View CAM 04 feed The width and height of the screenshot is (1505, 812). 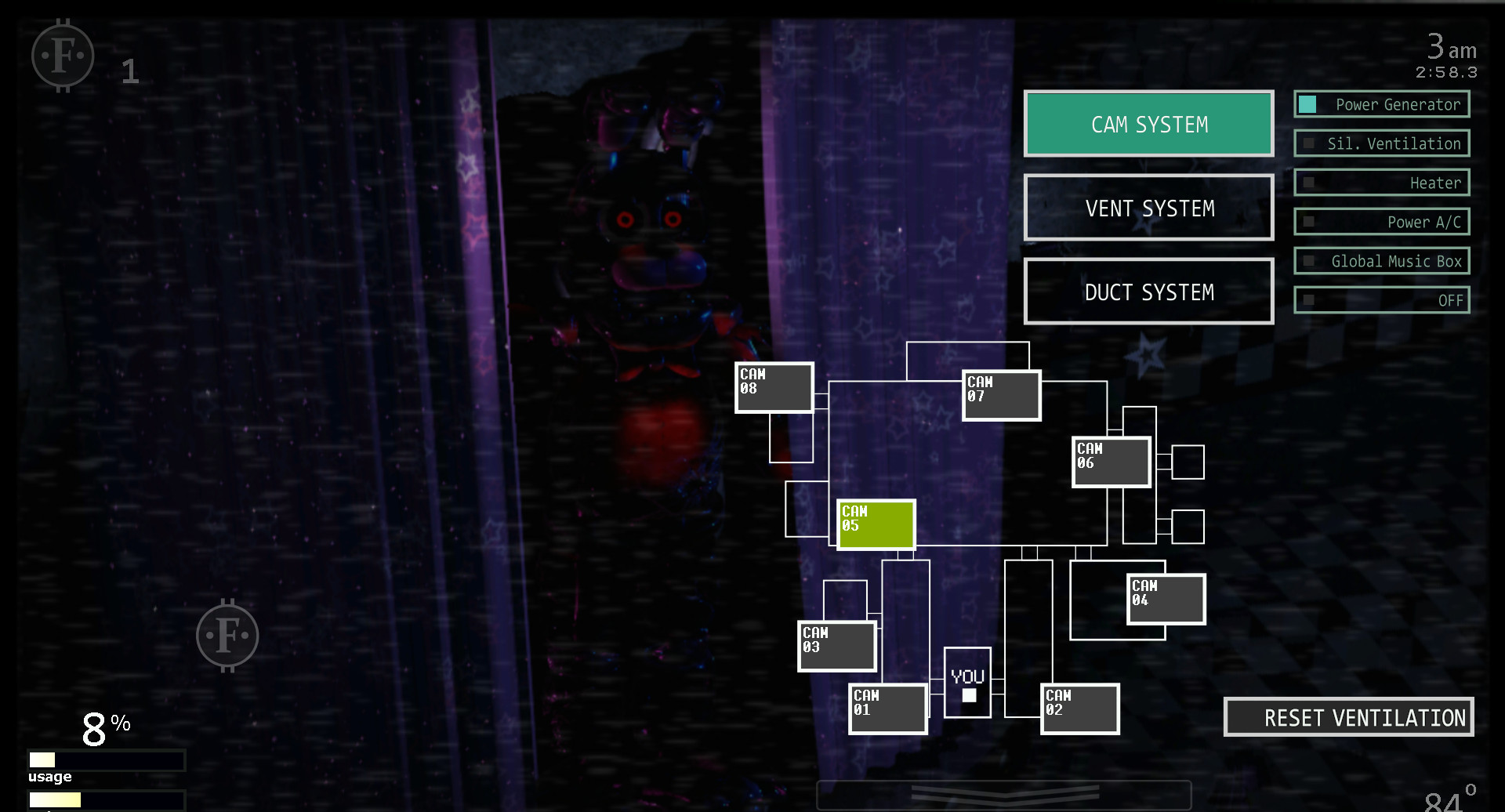coord(1166,598)
